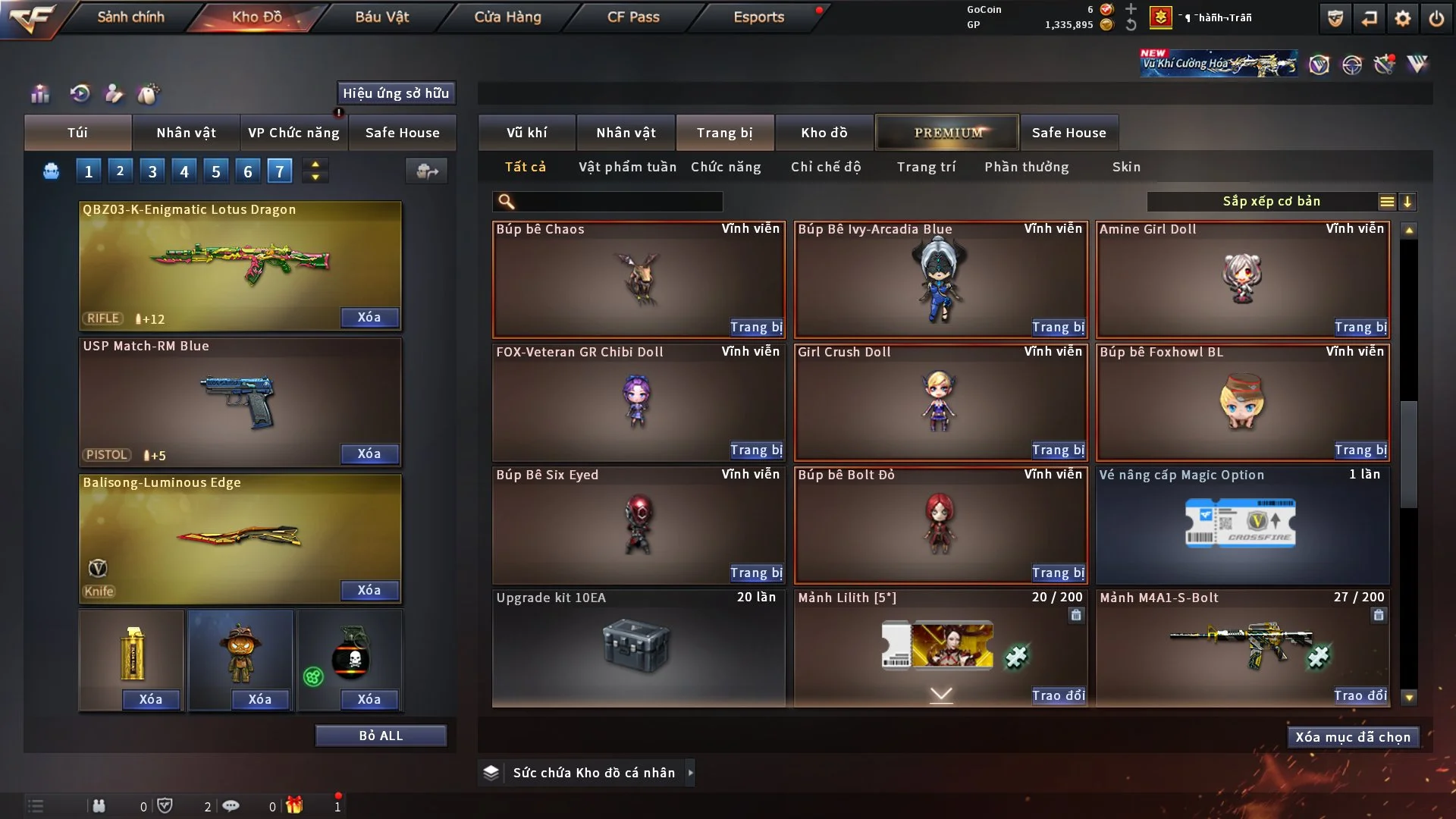This screenshot has height=819, width=1456.
Task: Click Xóa mục đã chọn button
Action: coord(1352,737)
